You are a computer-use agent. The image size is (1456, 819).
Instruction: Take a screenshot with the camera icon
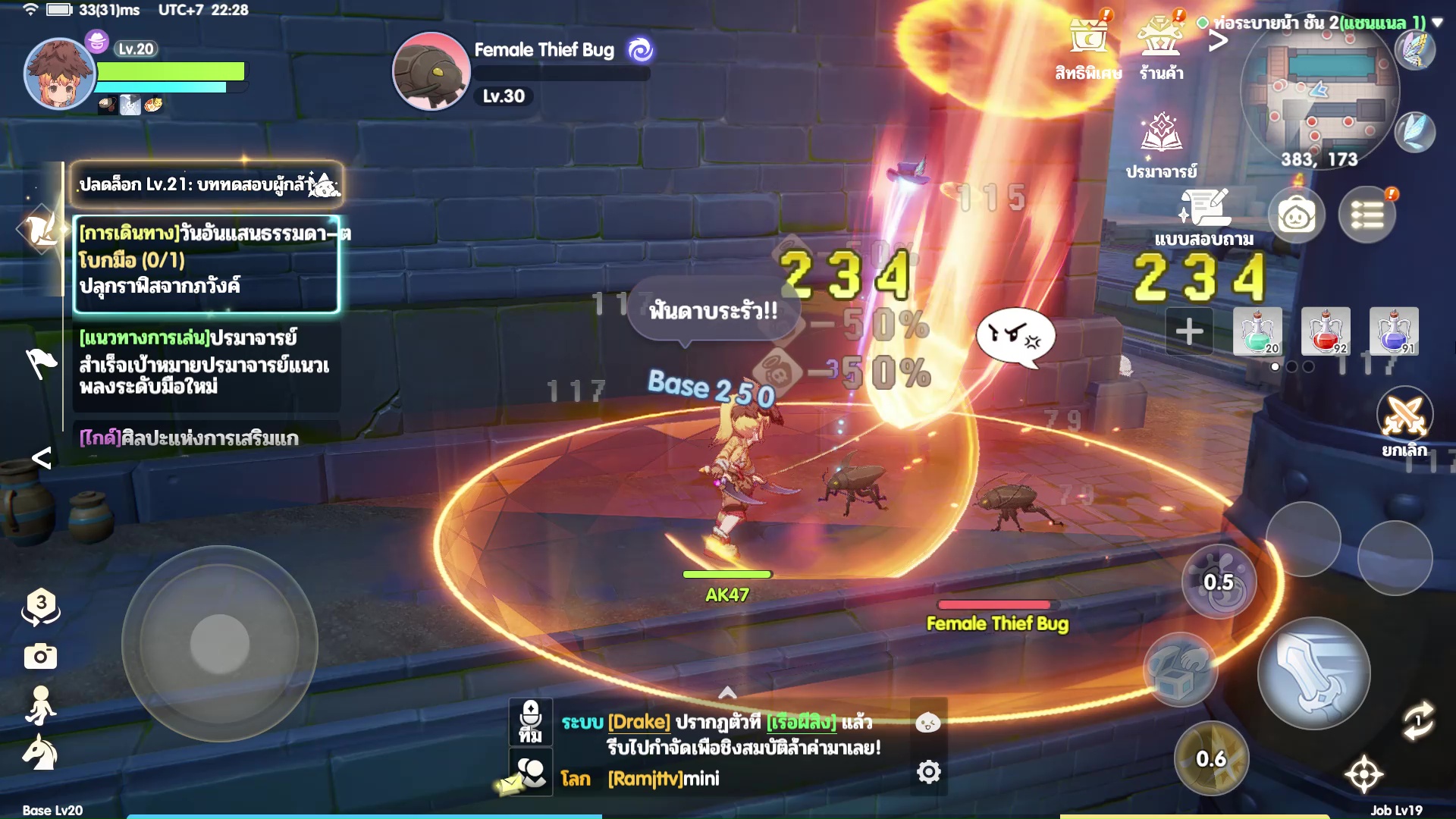(x=40, y=656)
